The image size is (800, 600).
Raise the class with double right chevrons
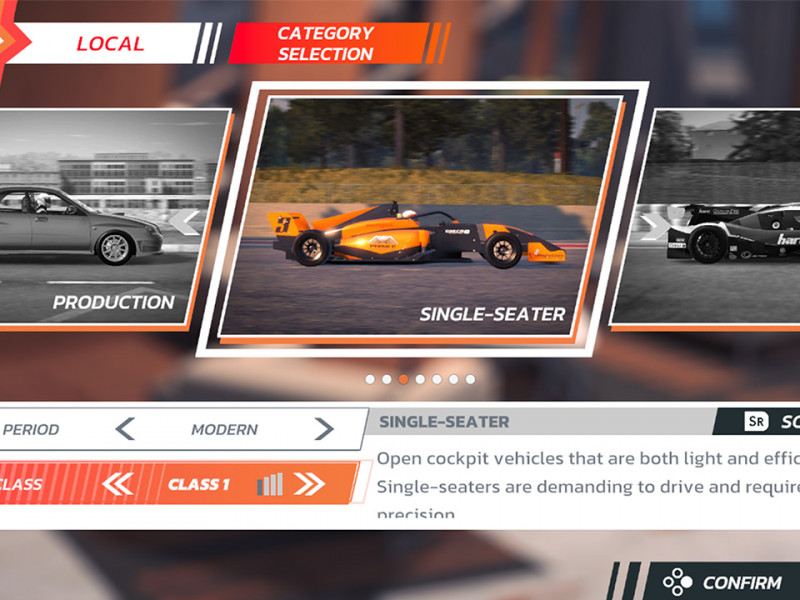[309, 485]
